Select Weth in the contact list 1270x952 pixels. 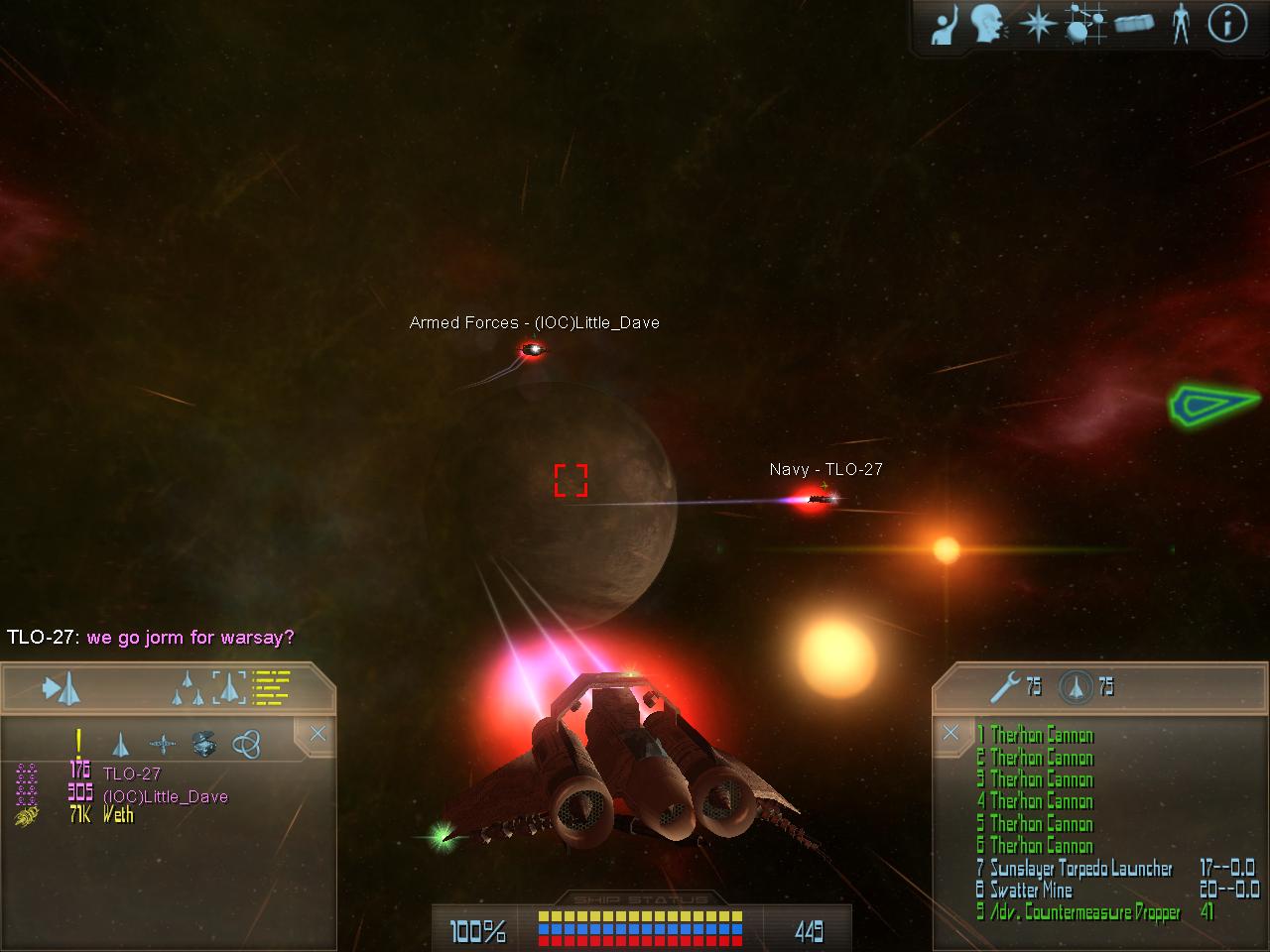point(117,815)
